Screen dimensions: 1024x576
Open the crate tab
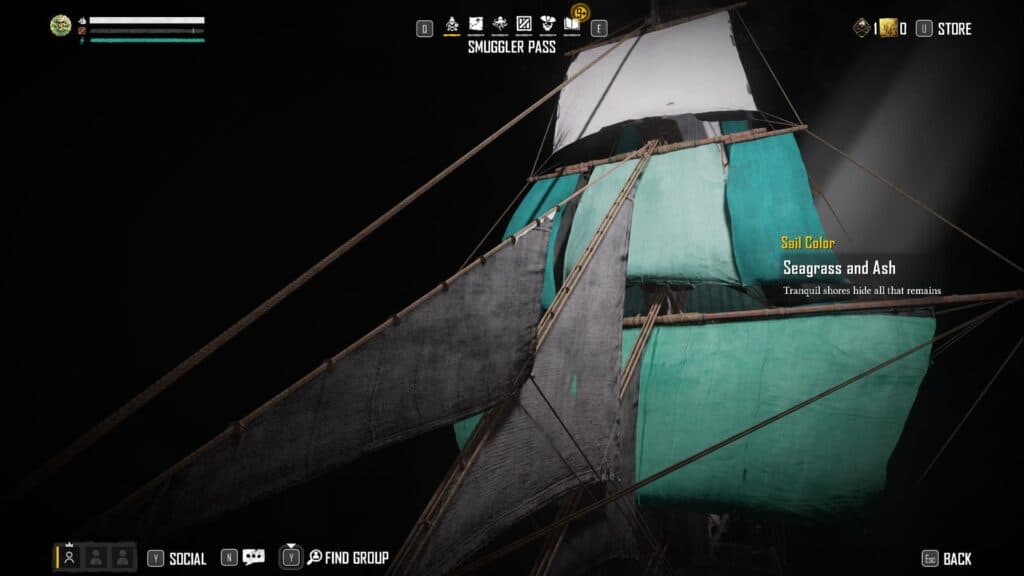(523, 24)
